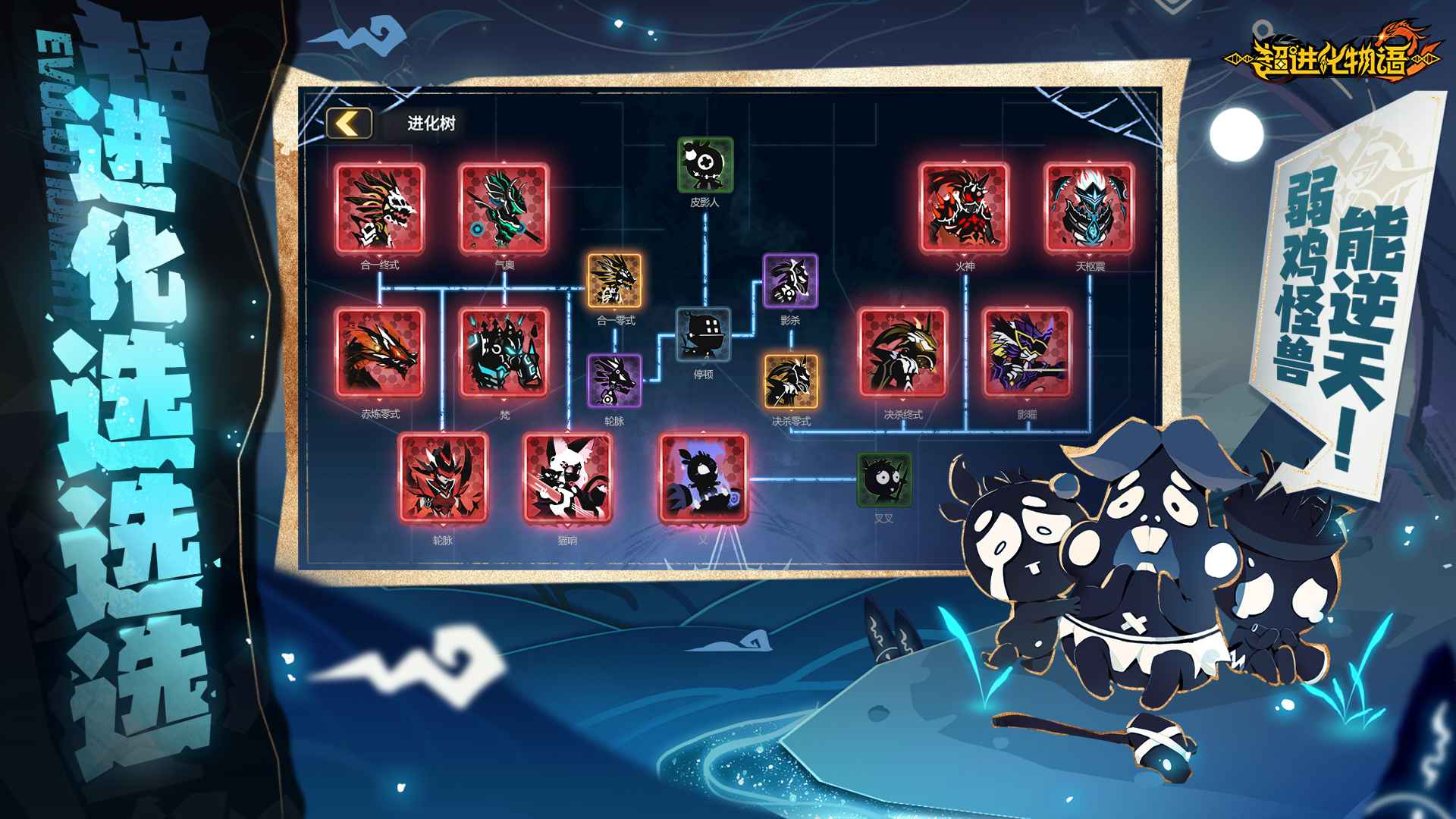Screen dimensions: 1456x819
Task: Open the green 叉叉 node
Action: [x=884, y=480]
